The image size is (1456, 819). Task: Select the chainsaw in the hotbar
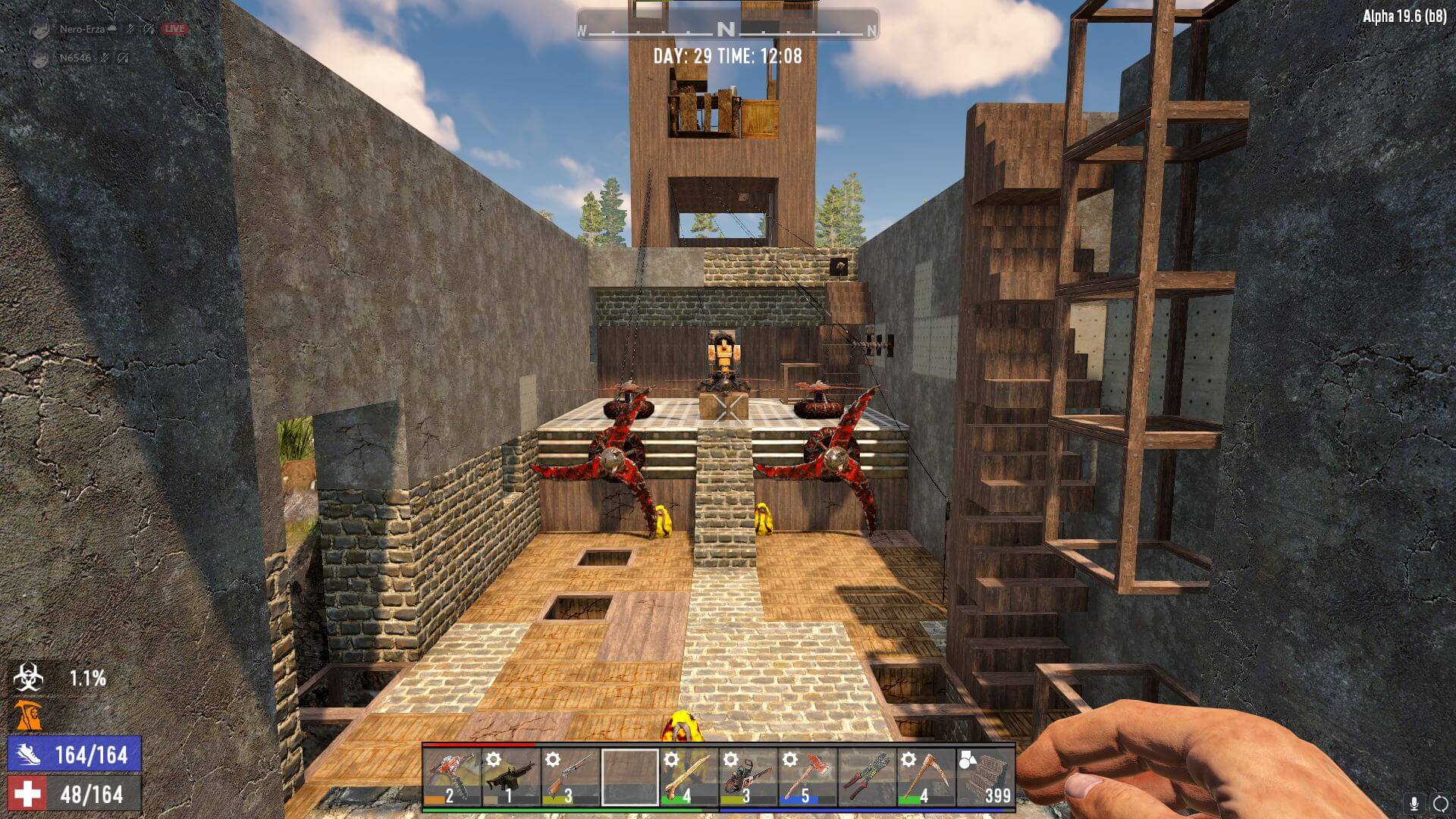(748, 777)
